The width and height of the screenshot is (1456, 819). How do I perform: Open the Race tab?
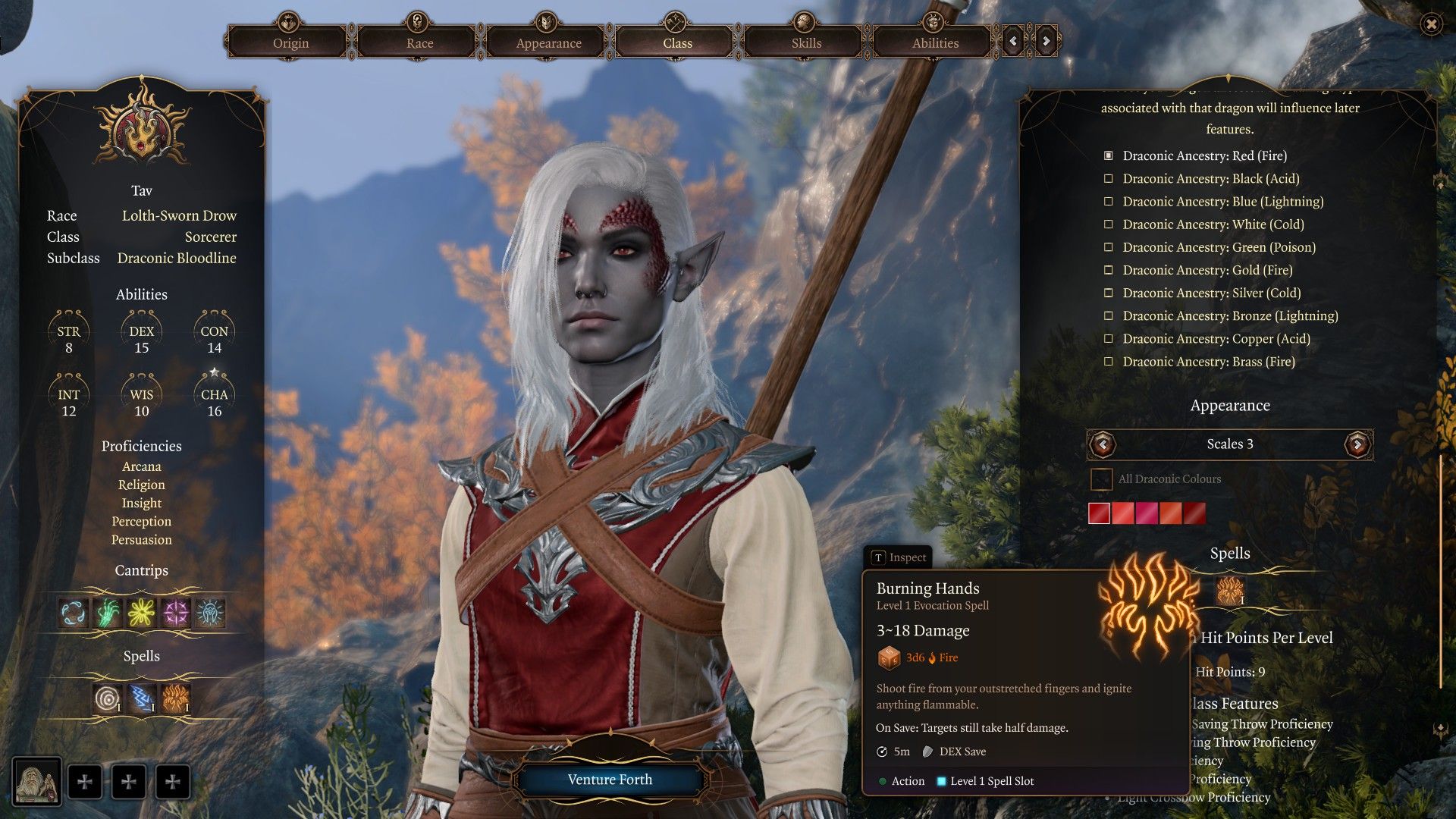[419, 42]
